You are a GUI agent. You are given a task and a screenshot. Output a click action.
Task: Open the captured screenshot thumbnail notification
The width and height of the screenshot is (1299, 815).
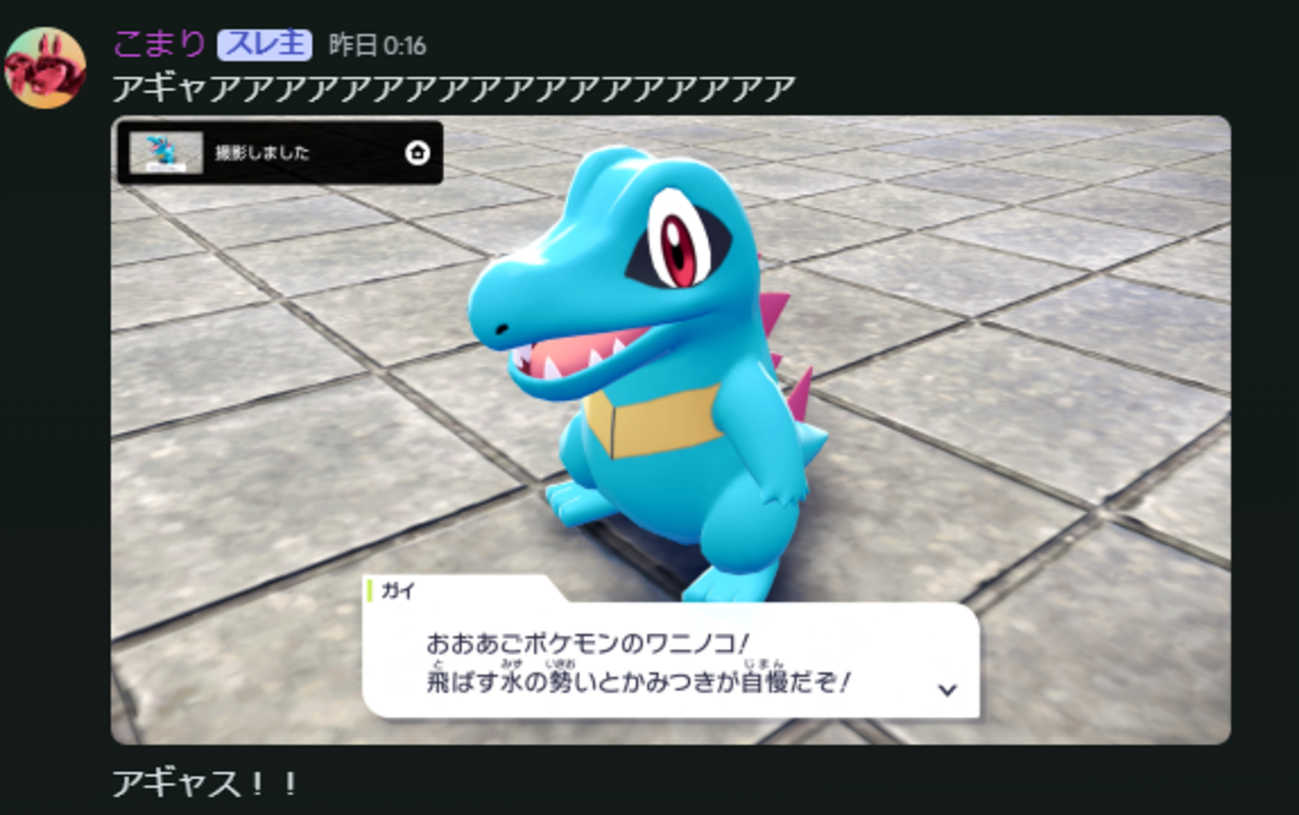click(x=166, y=153)
